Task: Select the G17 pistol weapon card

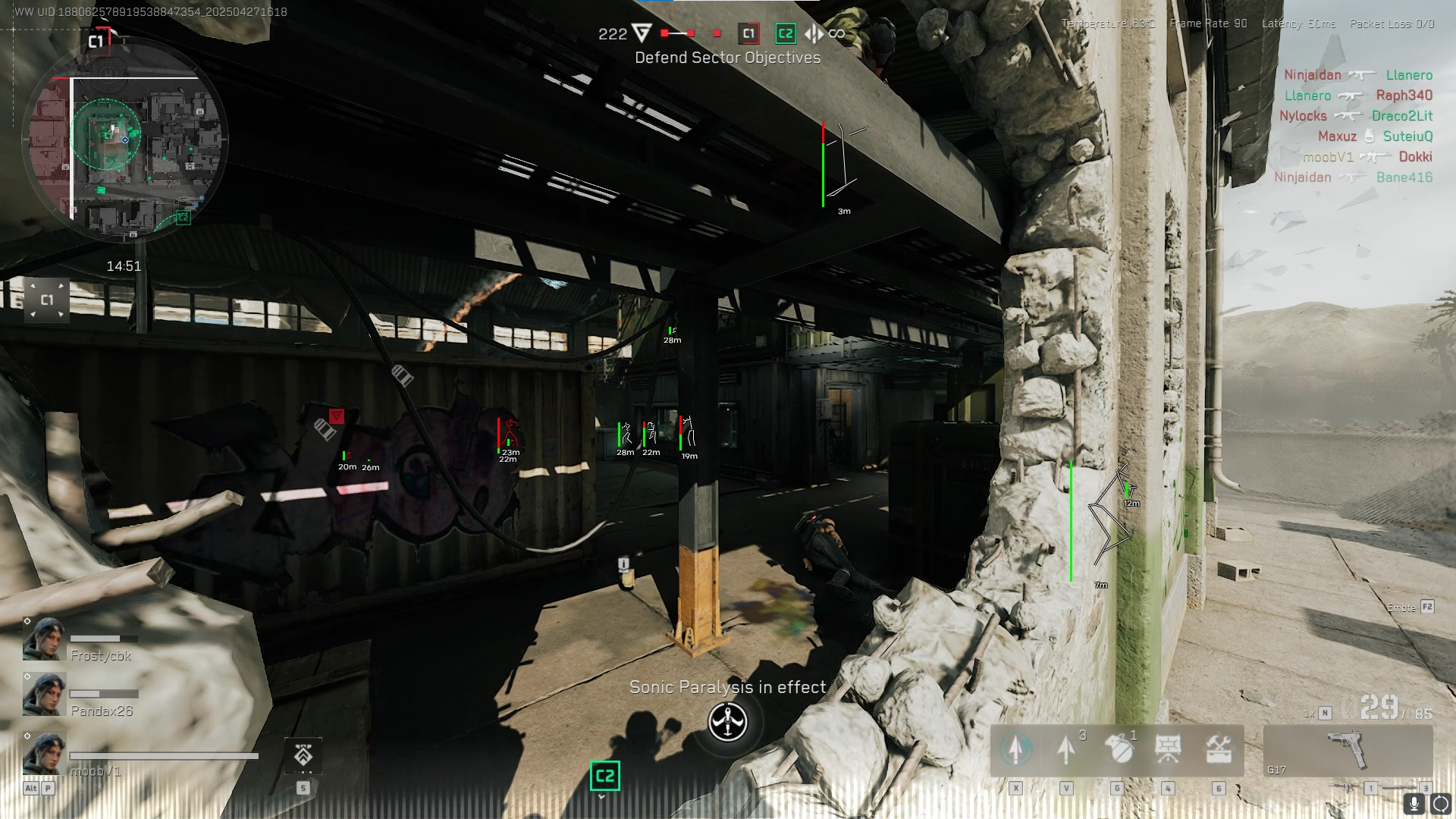Action: (x=1350, y=751)
